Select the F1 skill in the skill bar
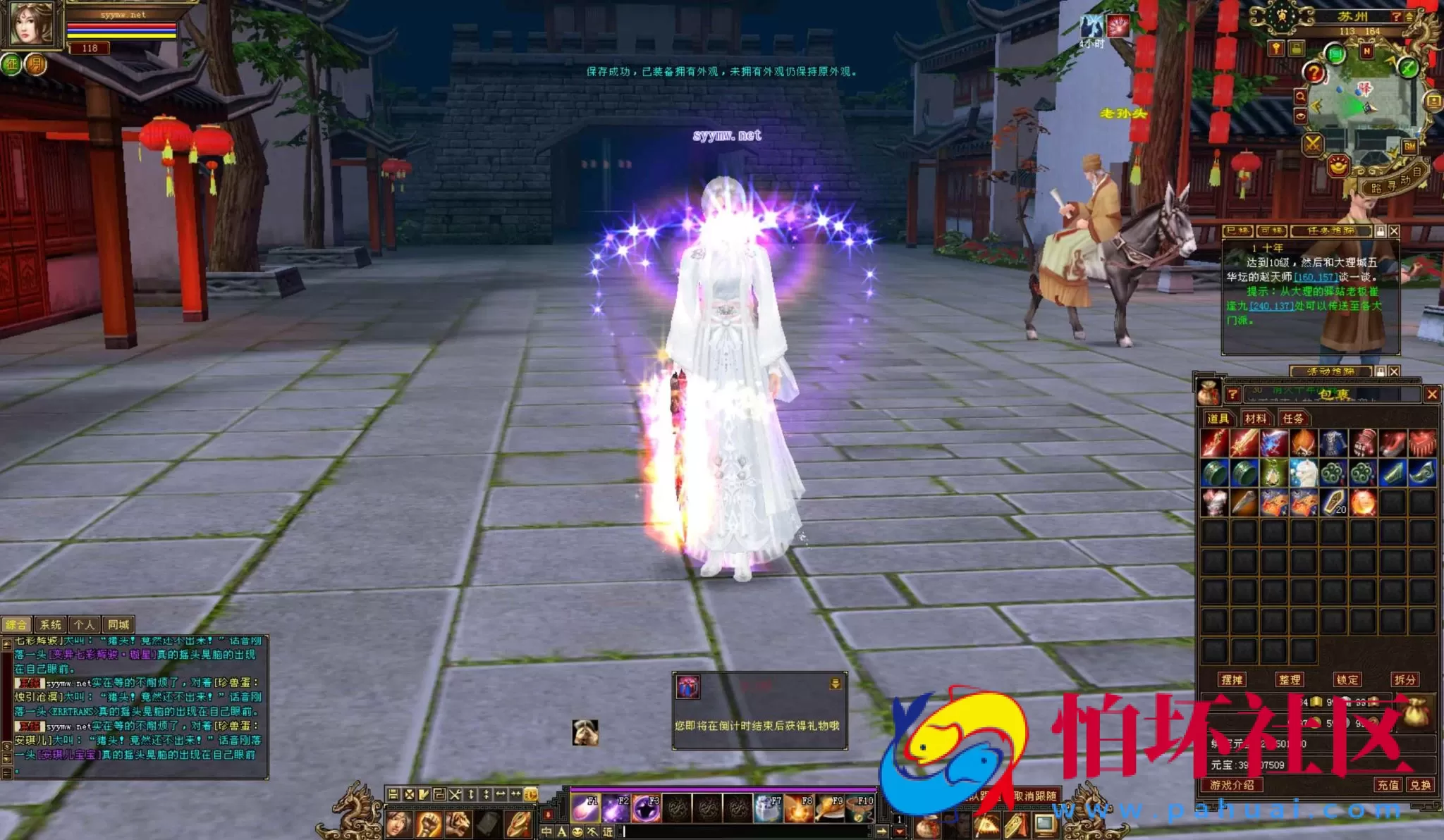1444x840 pixels. click(x=584, y=808)
